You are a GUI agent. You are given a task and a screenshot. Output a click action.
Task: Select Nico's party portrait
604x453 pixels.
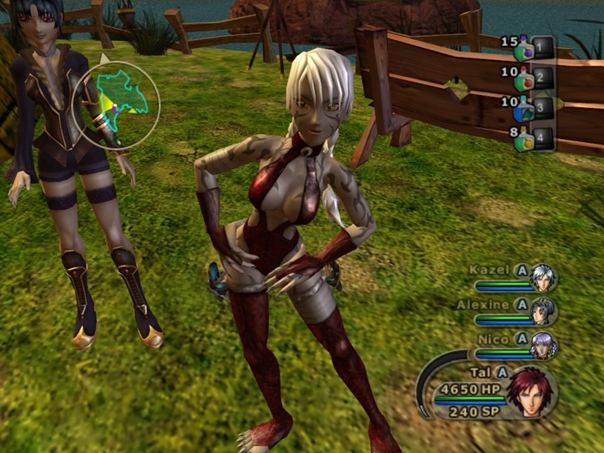(x=543, y=345)
